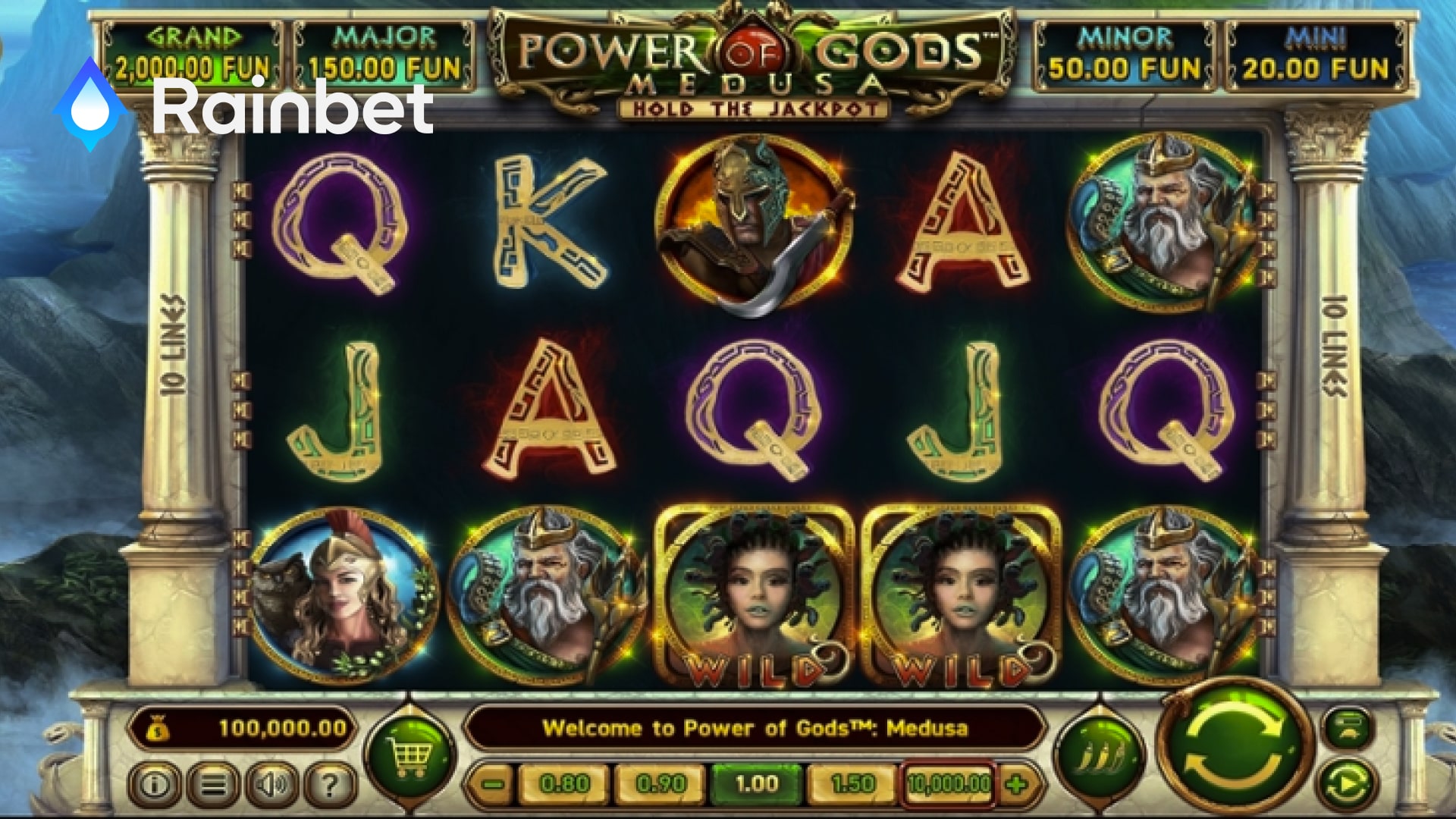Activate the chili peppers feature button
The height and width of the screenshot is (819, 1456).
1100,755
